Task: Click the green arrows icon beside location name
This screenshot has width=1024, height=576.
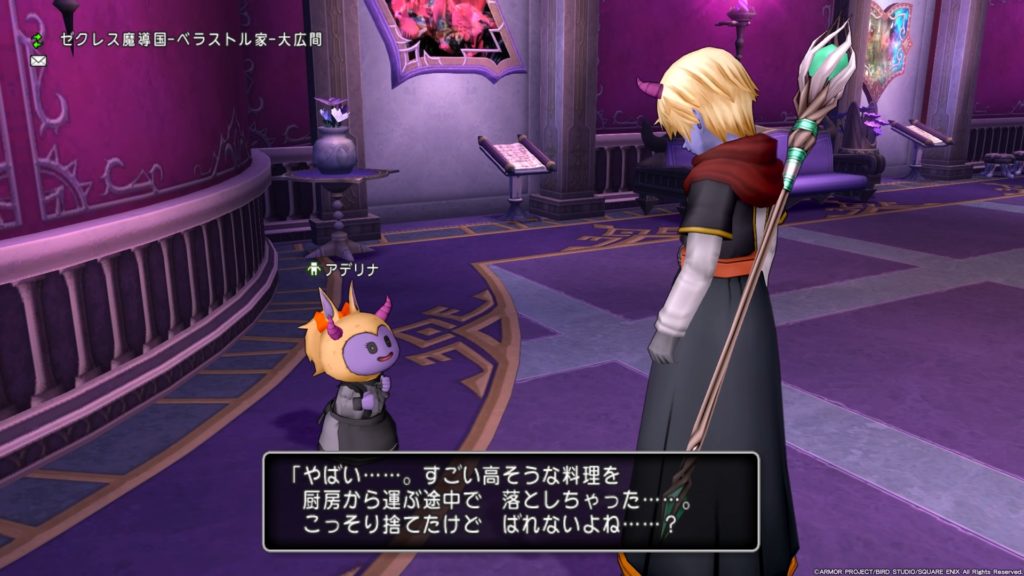Action: [38, 40]
